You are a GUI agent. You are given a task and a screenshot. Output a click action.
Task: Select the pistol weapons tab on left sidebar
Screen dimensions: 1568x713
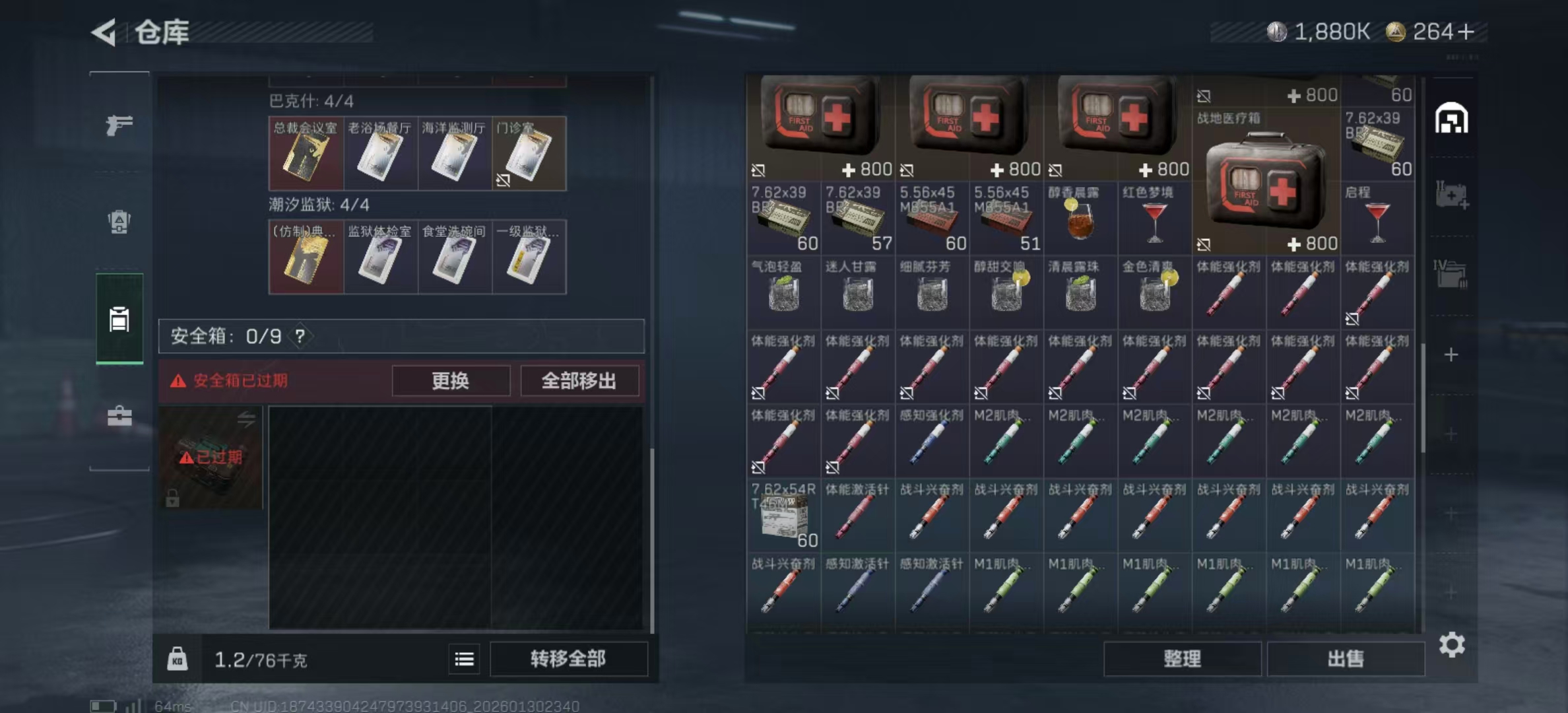click(x=119, y=125)
